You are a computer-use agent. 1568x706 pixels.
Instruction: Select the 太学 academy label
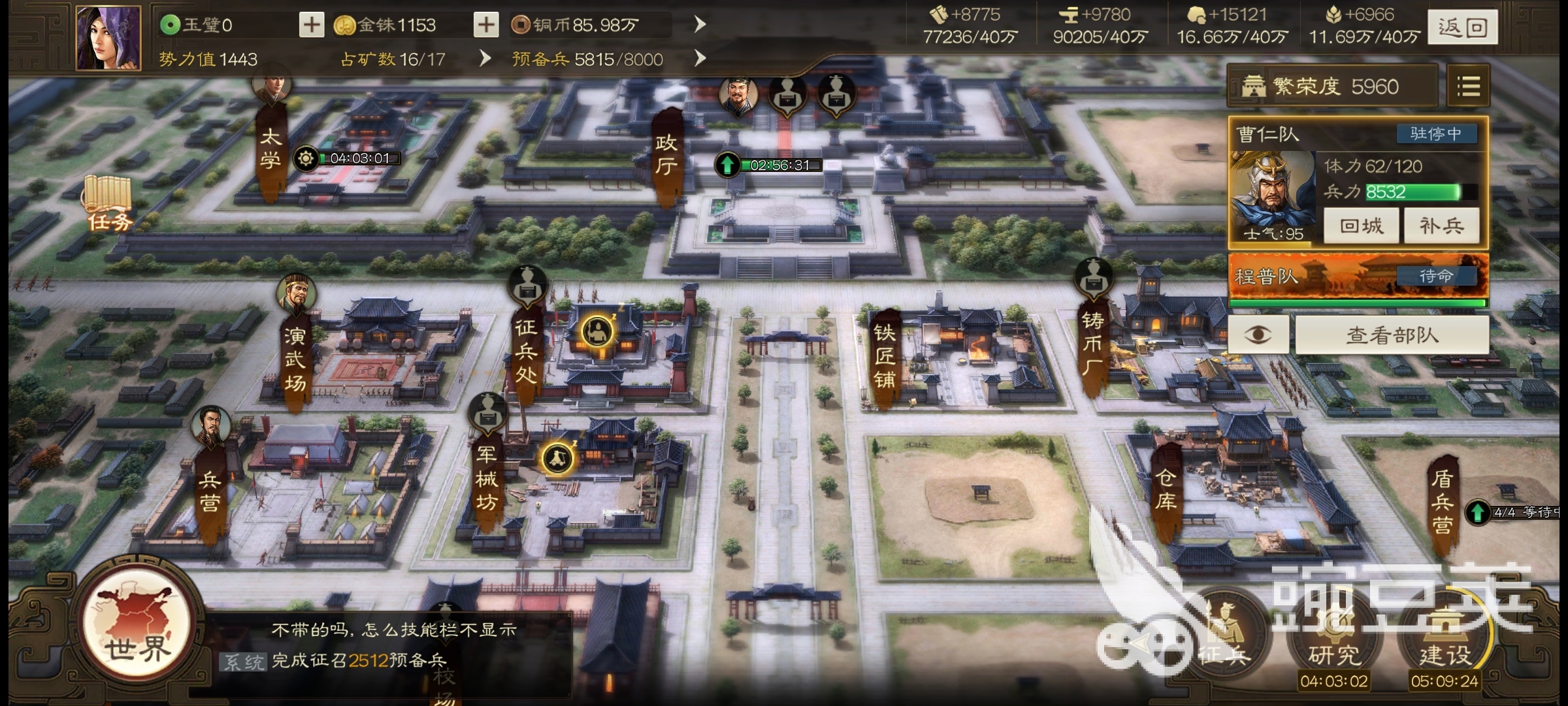(270, 149)
